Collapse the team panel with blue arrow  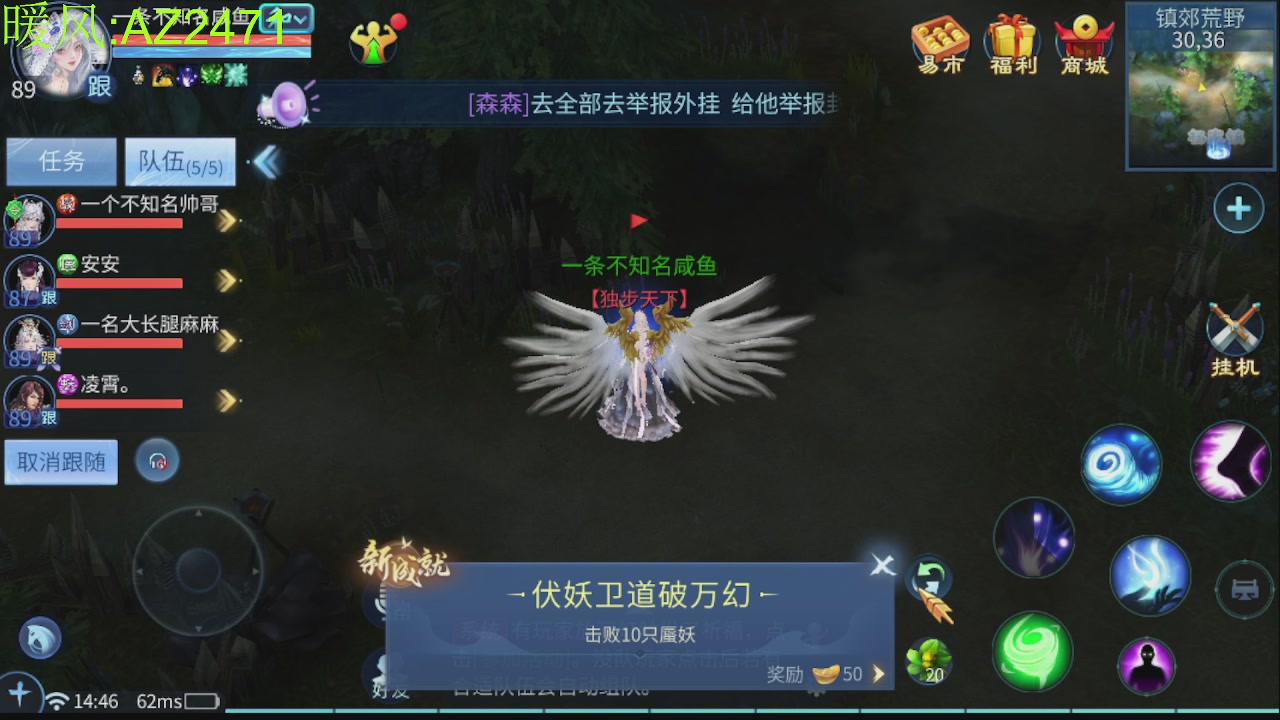[266, 160]
